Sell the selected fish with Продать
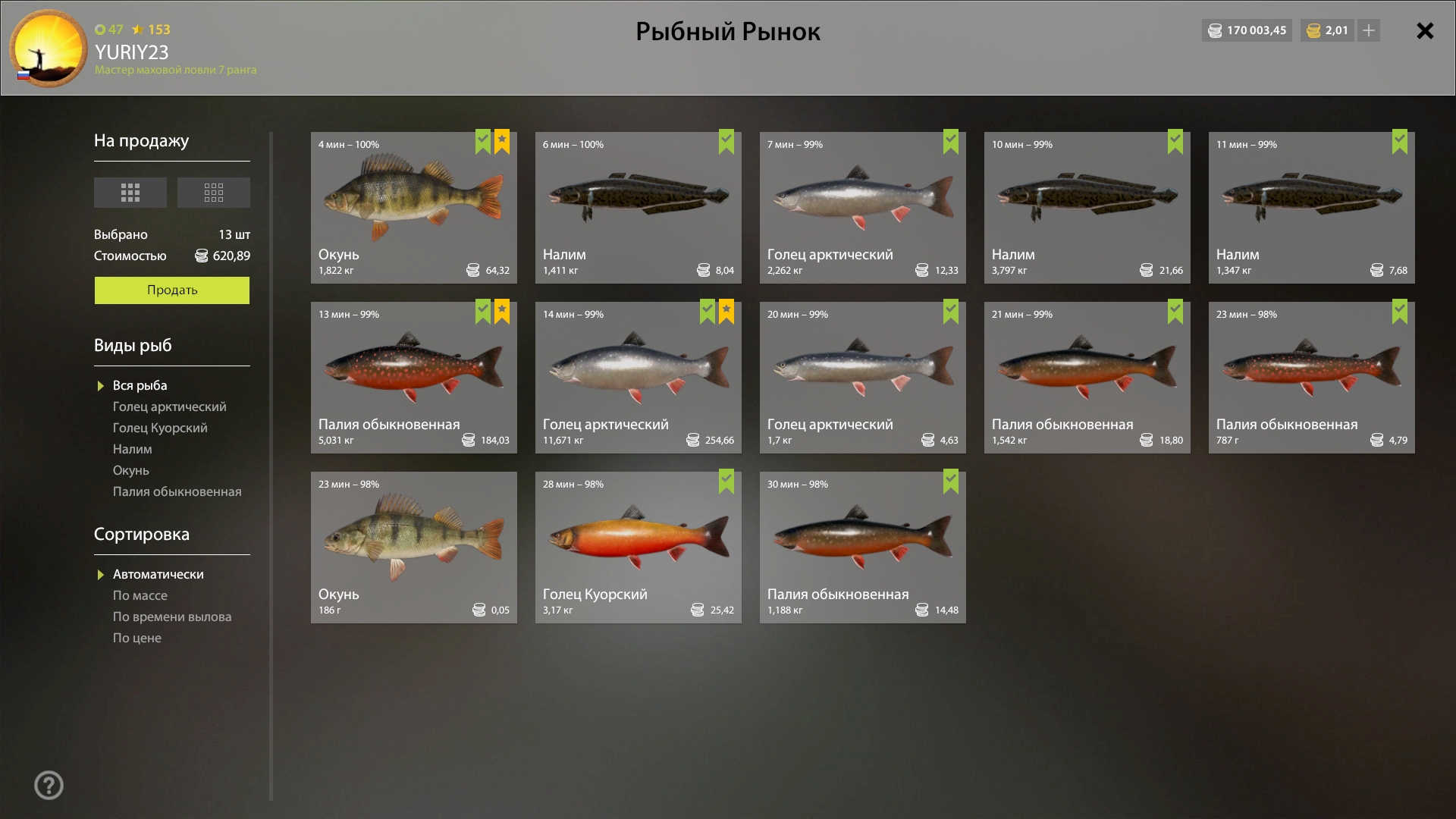This screenshot has height=819, width=1456. click(x=171, y=290)
